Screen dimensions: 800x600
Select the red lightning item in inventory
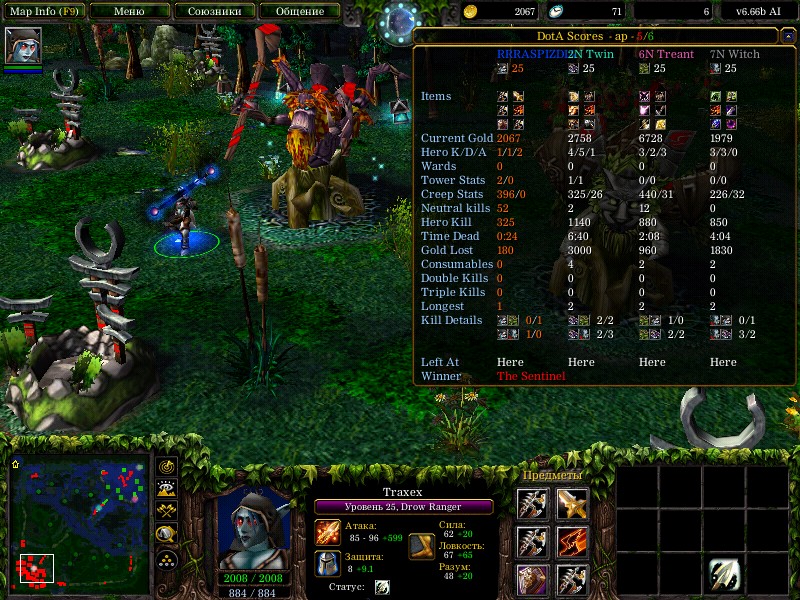pos(572,543)
